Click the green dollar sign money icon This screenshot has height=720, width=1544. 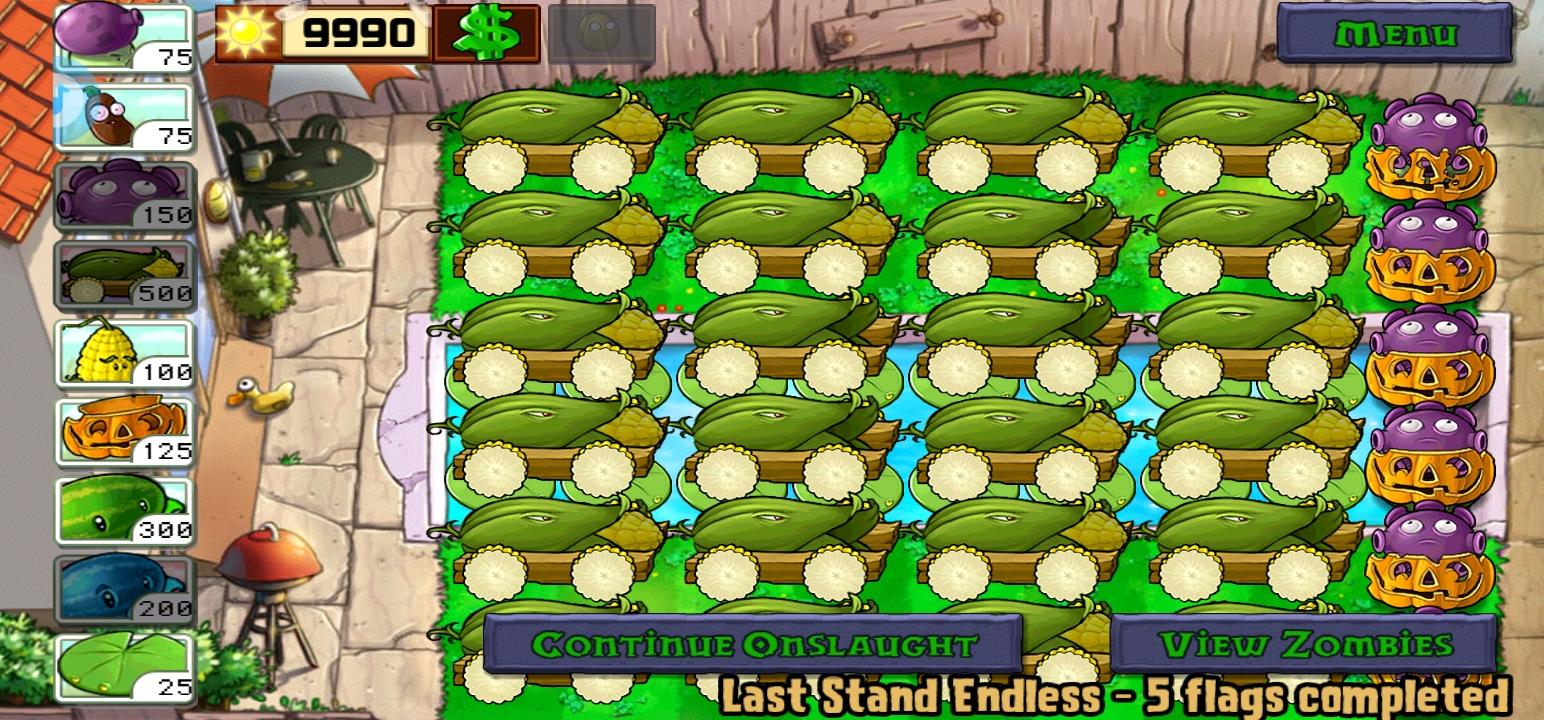coord(489,33)
